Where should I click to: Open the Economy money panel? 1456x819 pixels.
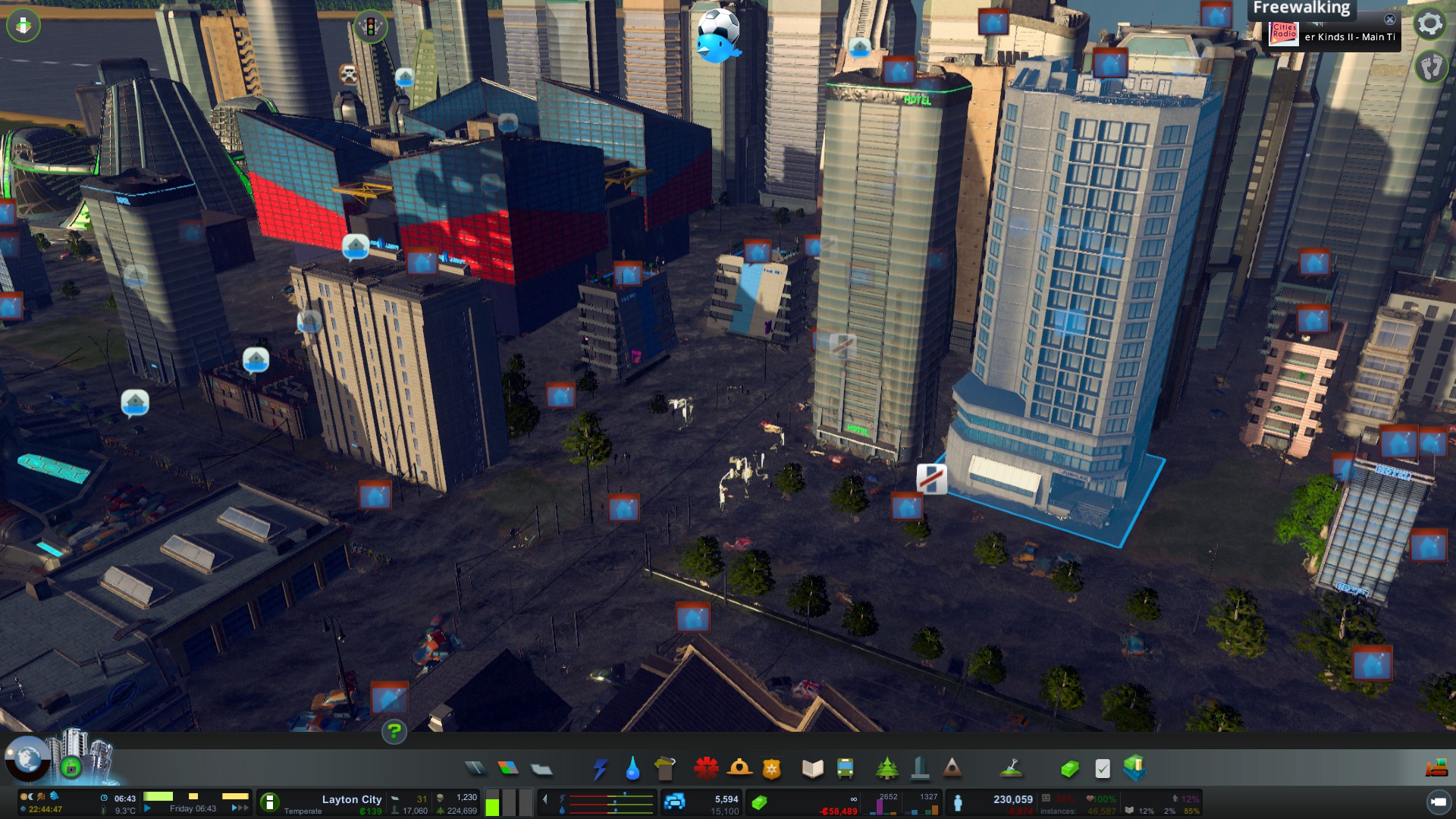(x=1069, y=769)
